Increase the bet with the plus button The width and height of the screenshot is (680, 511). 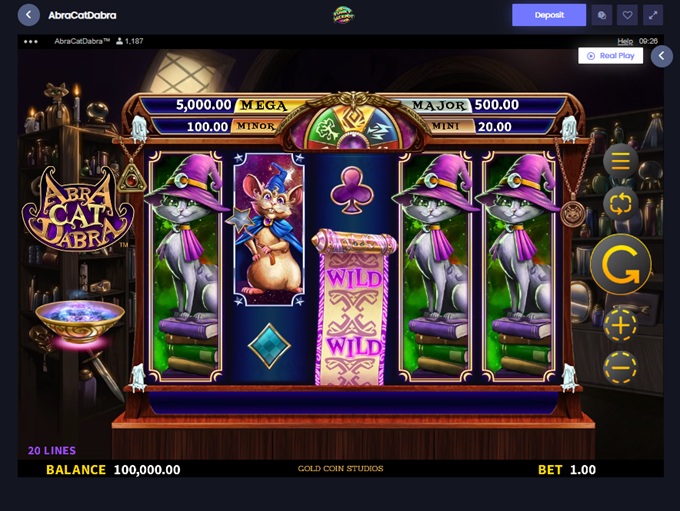(x=620, y=325)
